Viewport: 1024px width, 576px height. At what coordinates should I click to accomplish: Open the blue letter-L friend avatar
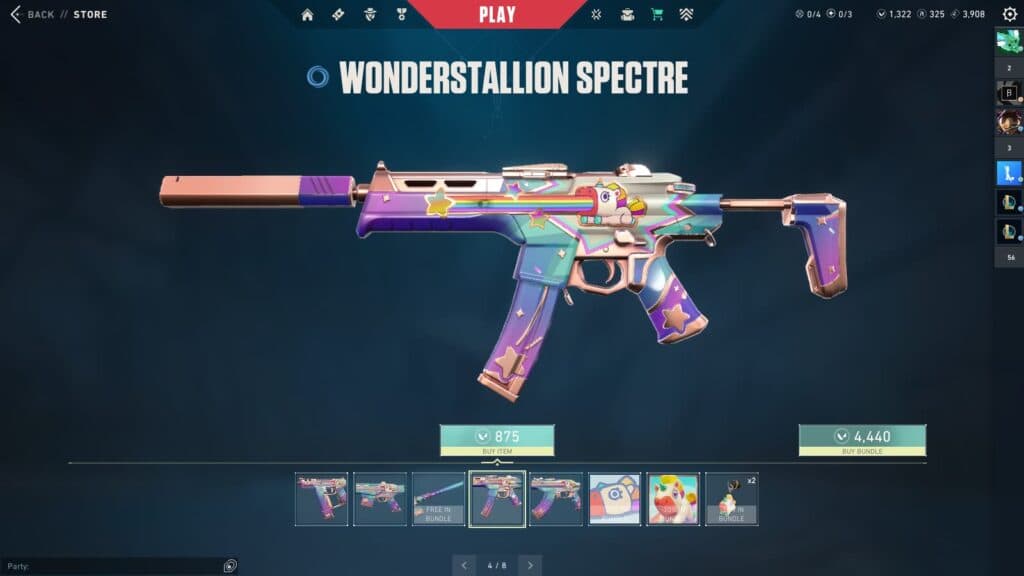[x=1007, y=173]
